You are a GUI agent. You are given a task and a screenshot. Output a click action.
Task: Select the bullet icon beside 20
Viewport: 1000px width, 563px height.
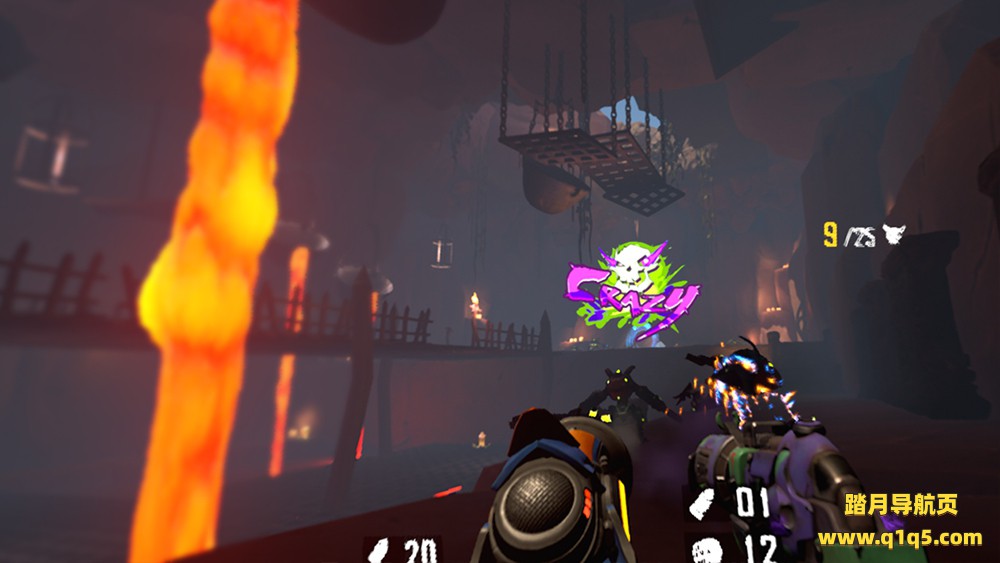coord(381,549)
